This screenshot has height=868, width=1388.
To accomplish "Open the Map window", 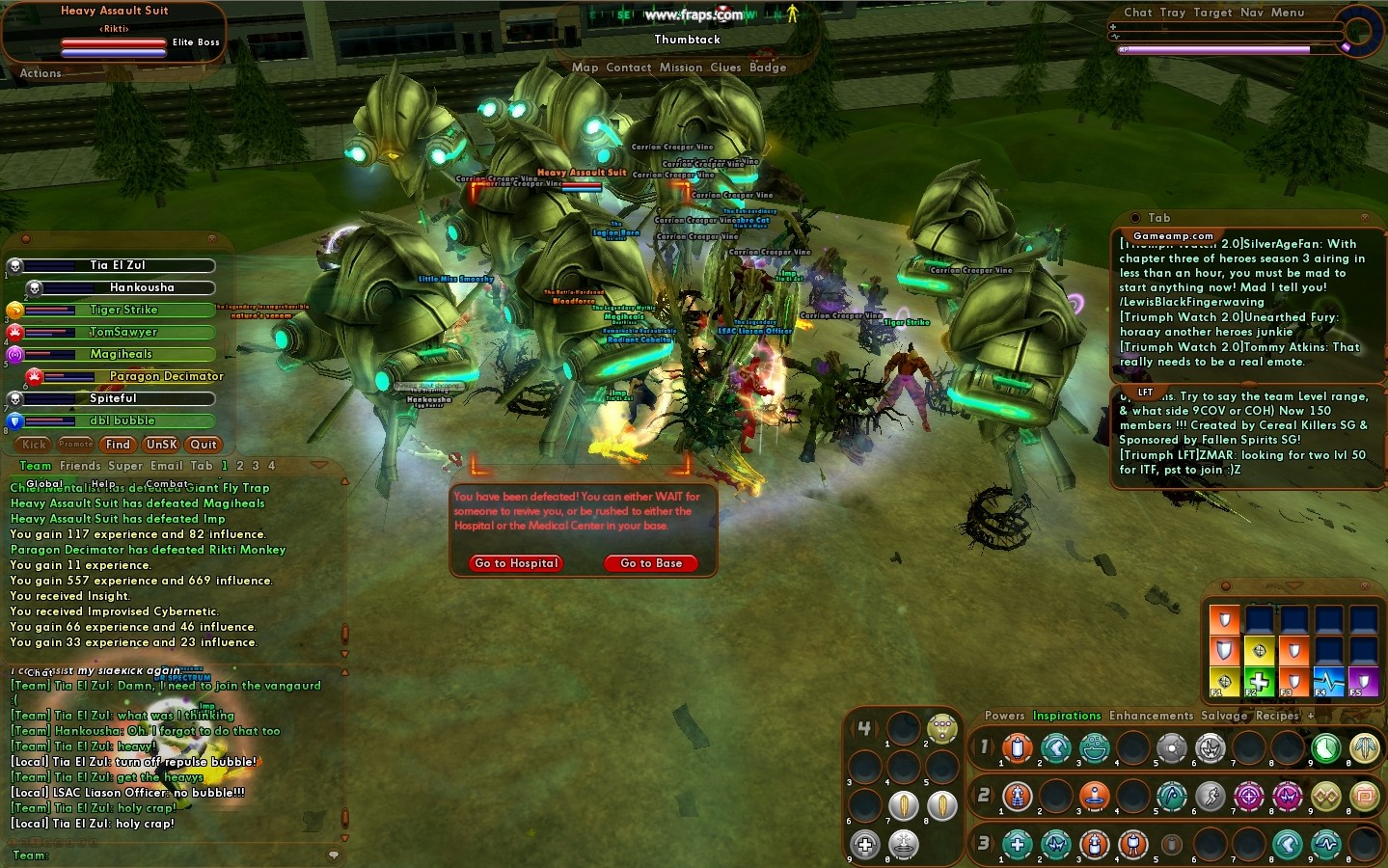I will pos(585,68).
